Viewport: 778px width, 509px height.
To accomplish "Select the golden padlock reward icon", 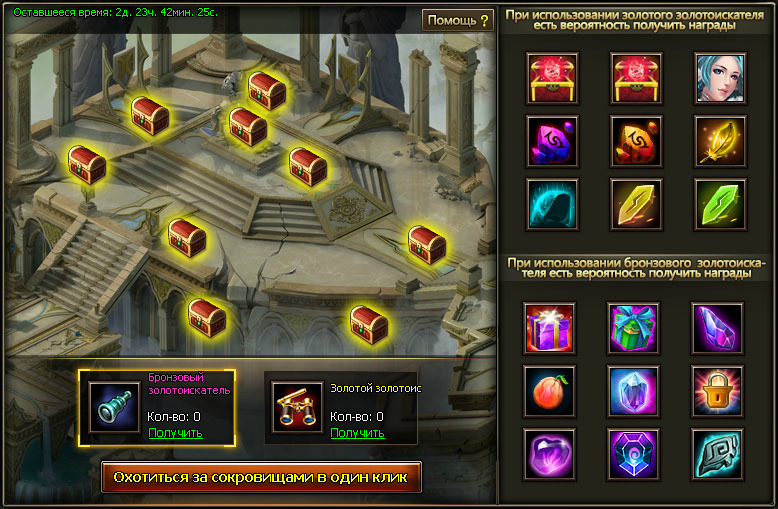I will (718, 390).
